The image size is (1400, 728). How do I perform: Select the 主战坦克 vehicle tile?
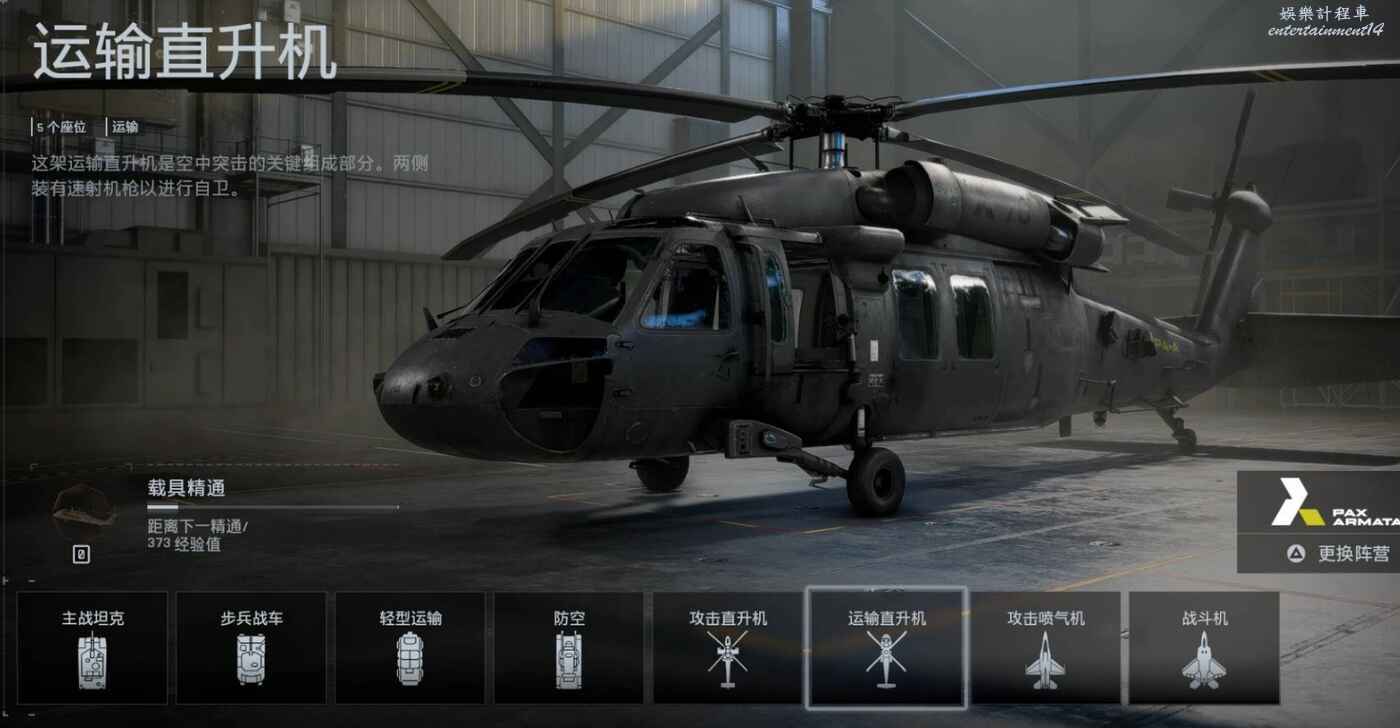point(91,647)
